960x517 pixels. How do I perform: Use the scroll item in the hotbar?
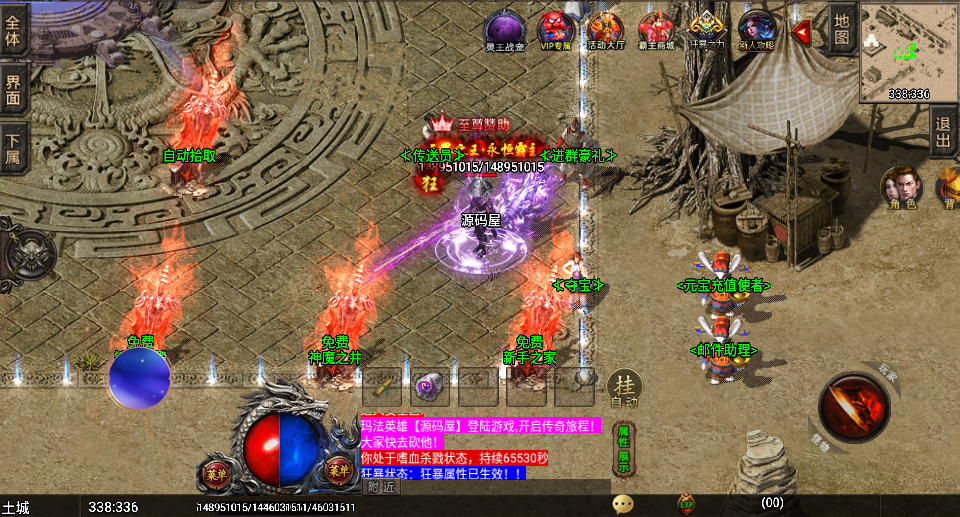(x=382, y=385)
